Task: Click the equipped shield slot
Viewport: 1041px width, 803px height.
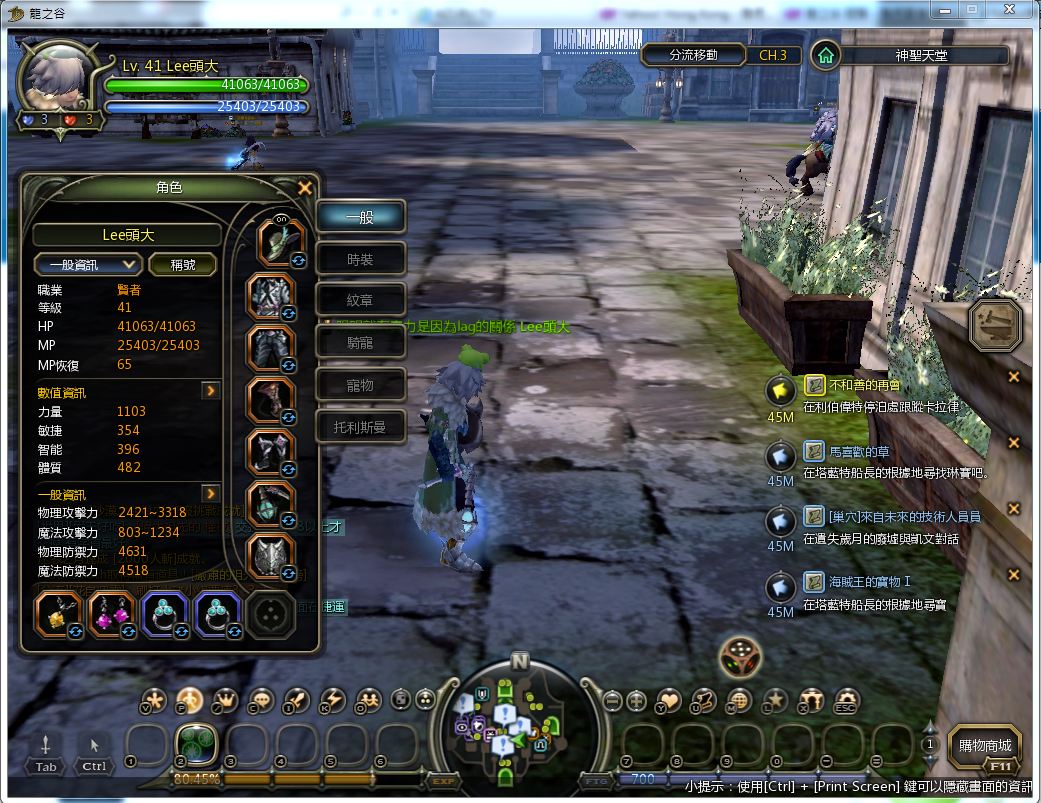Action: coord(271,557)
